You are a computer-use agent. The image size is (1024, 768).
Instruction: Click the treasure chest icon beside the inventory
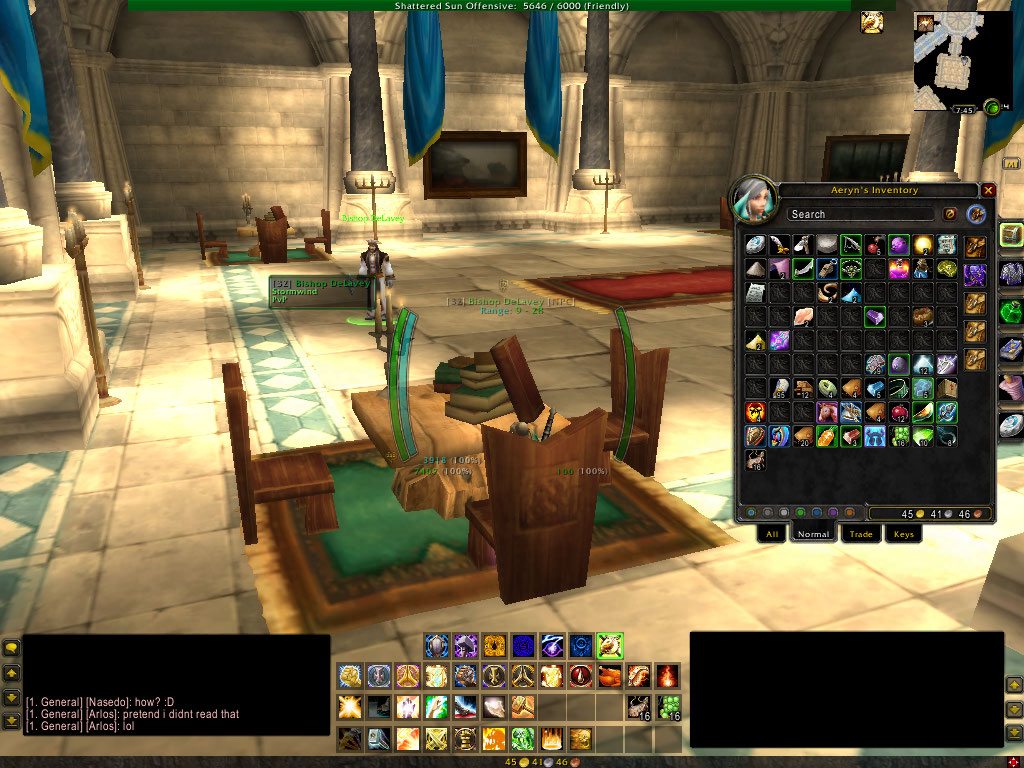(1011, 235)
